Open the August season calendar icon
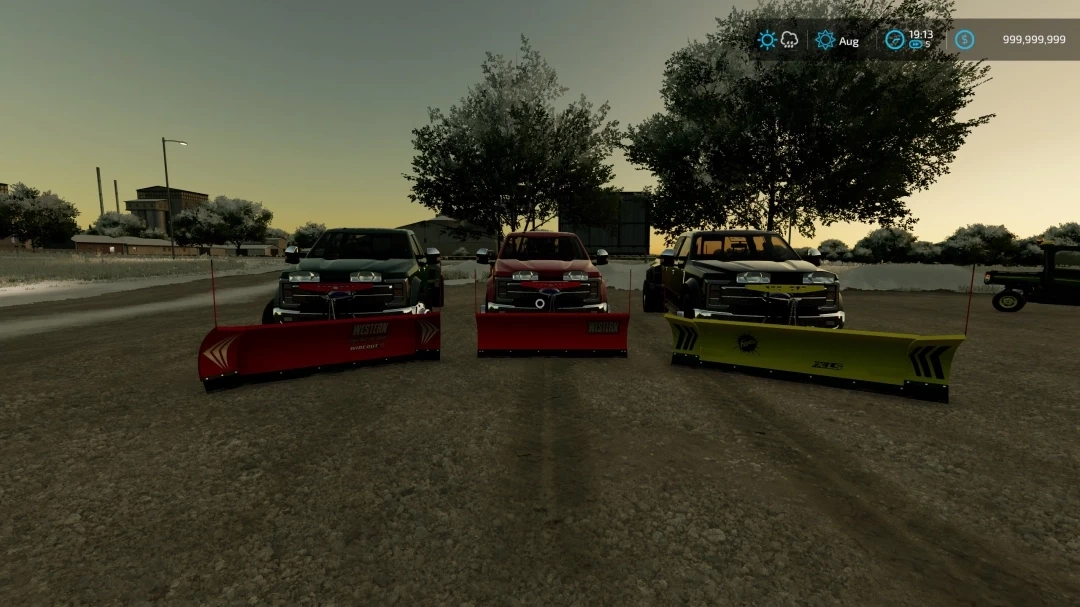This screenshot has width=1080, height=607. [x=825, y=40]
